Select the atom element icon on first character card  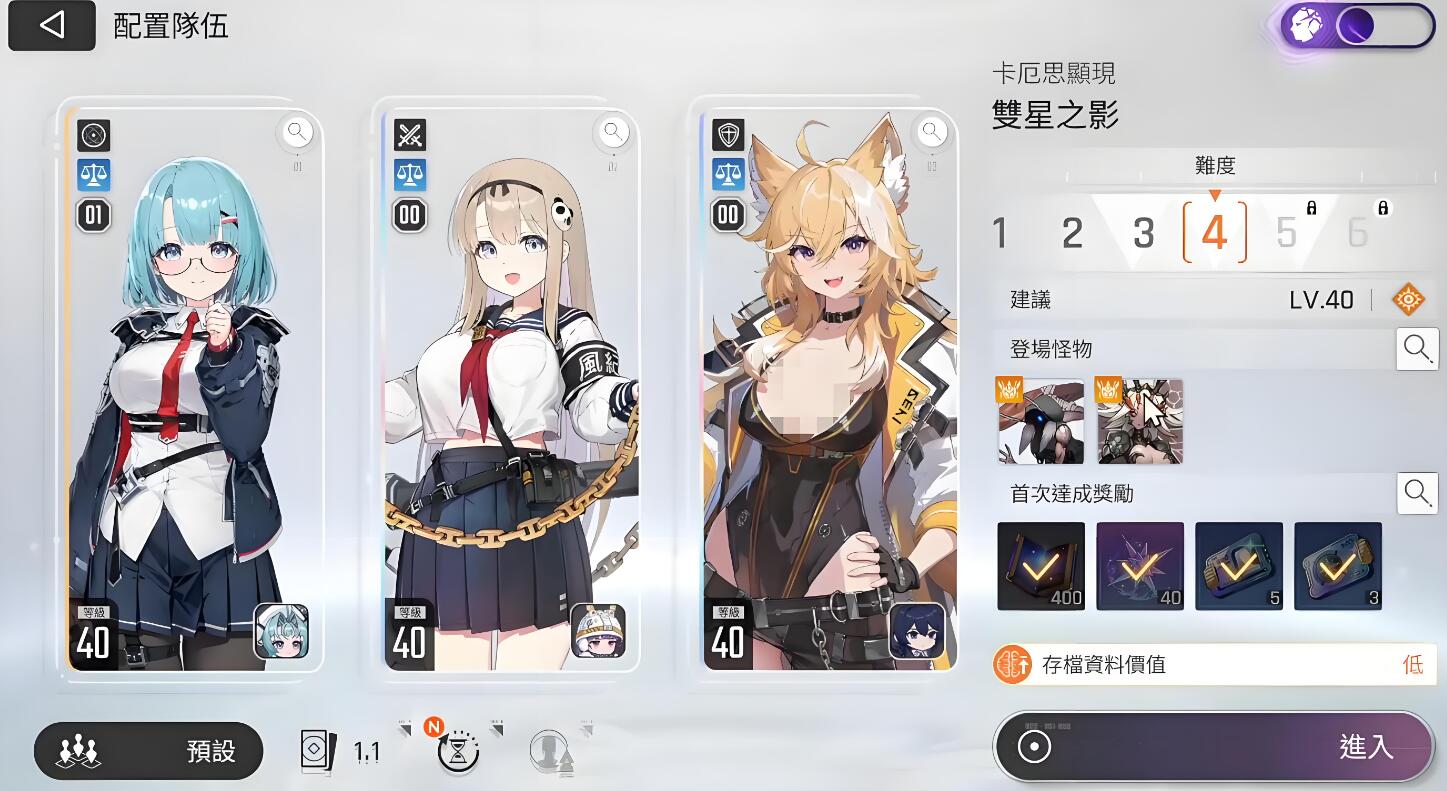[93, 136]
